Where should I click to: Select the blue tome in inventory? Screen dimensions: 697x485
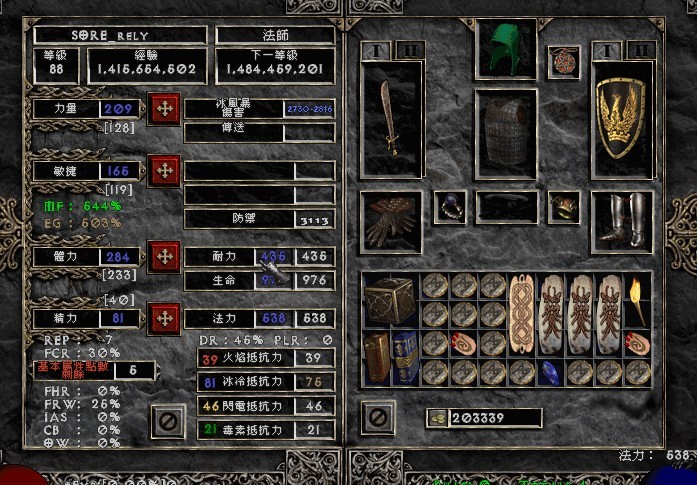click(x=405, y=357)
